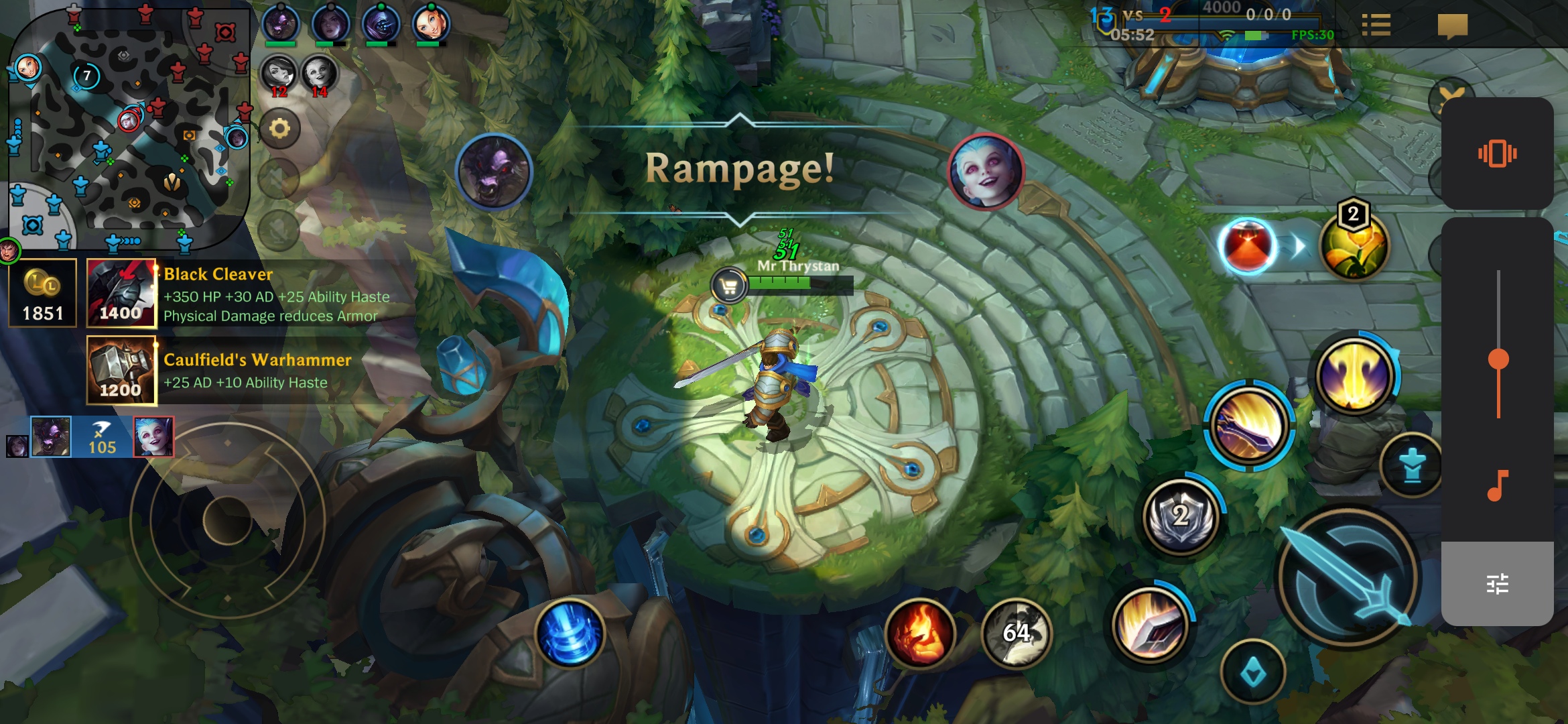Tap the shield ability showing 2
Image resolution: width=1568 pixels, height=724 pixels.
pos(1181,516)
